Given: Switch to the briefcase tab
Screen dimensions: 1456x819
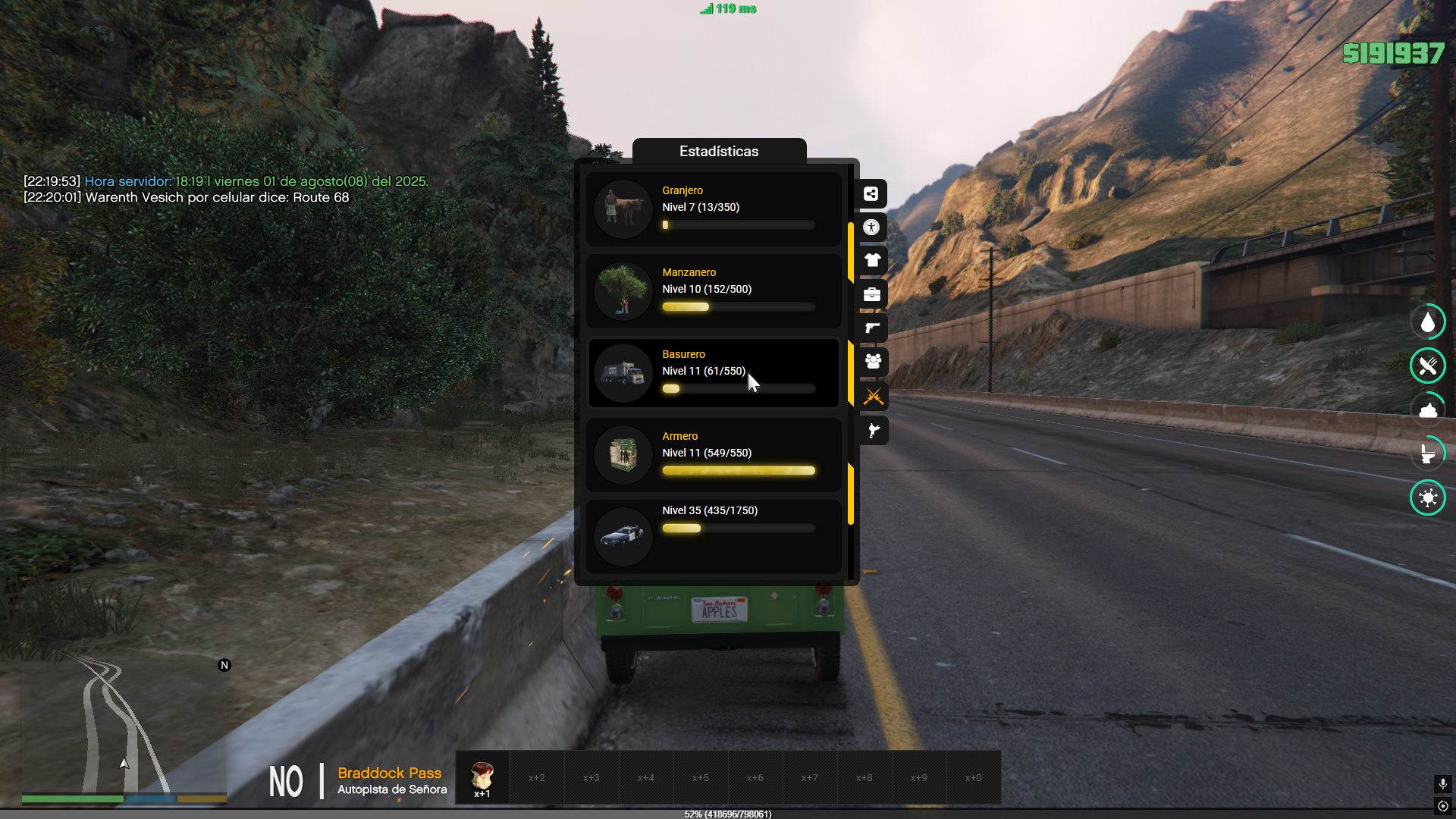Looking at the screenshot, I should point(872,294).
